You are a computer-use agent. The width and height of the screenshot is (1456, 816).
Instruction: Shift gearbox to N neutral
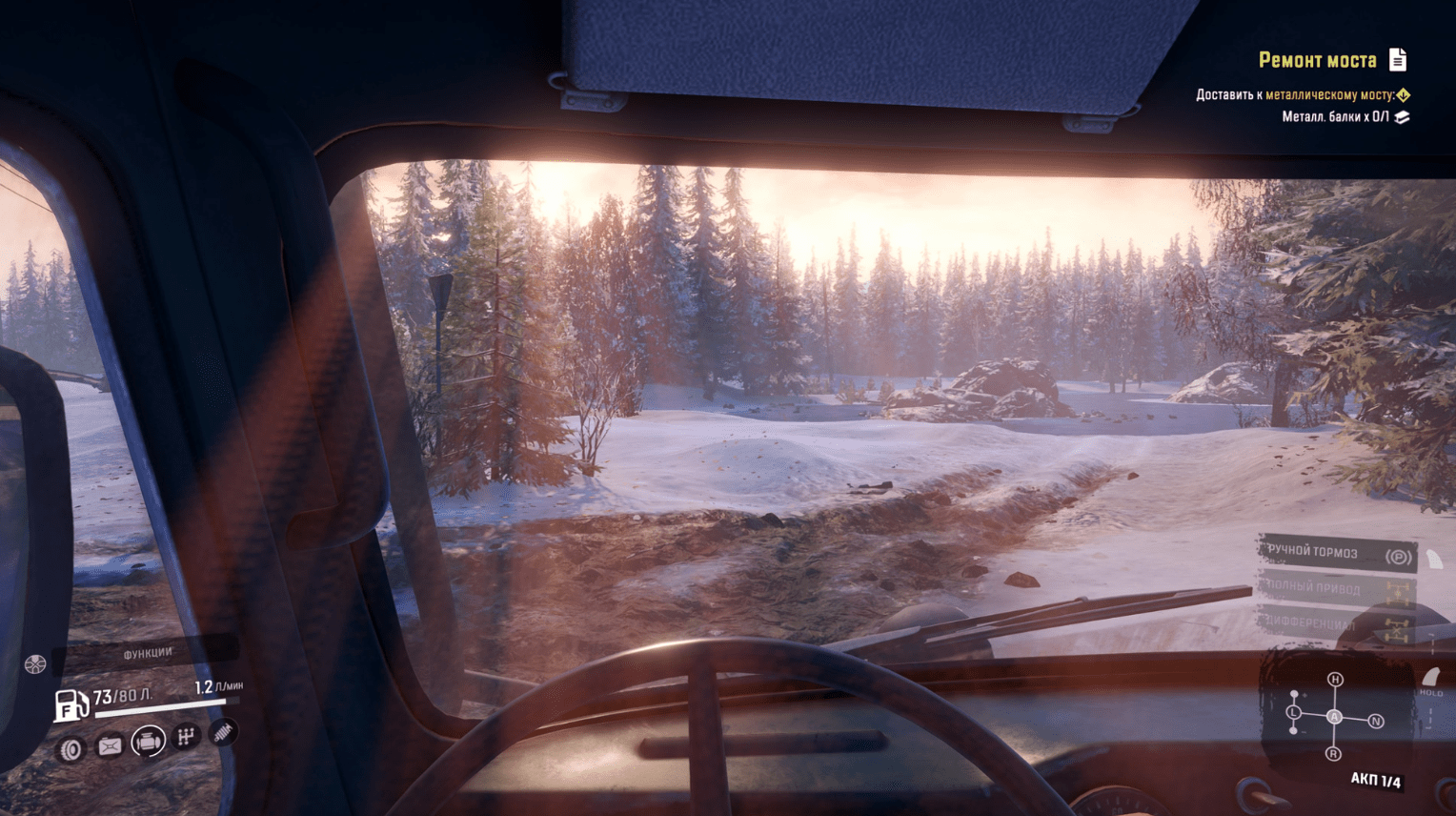tap(1375, 722)
